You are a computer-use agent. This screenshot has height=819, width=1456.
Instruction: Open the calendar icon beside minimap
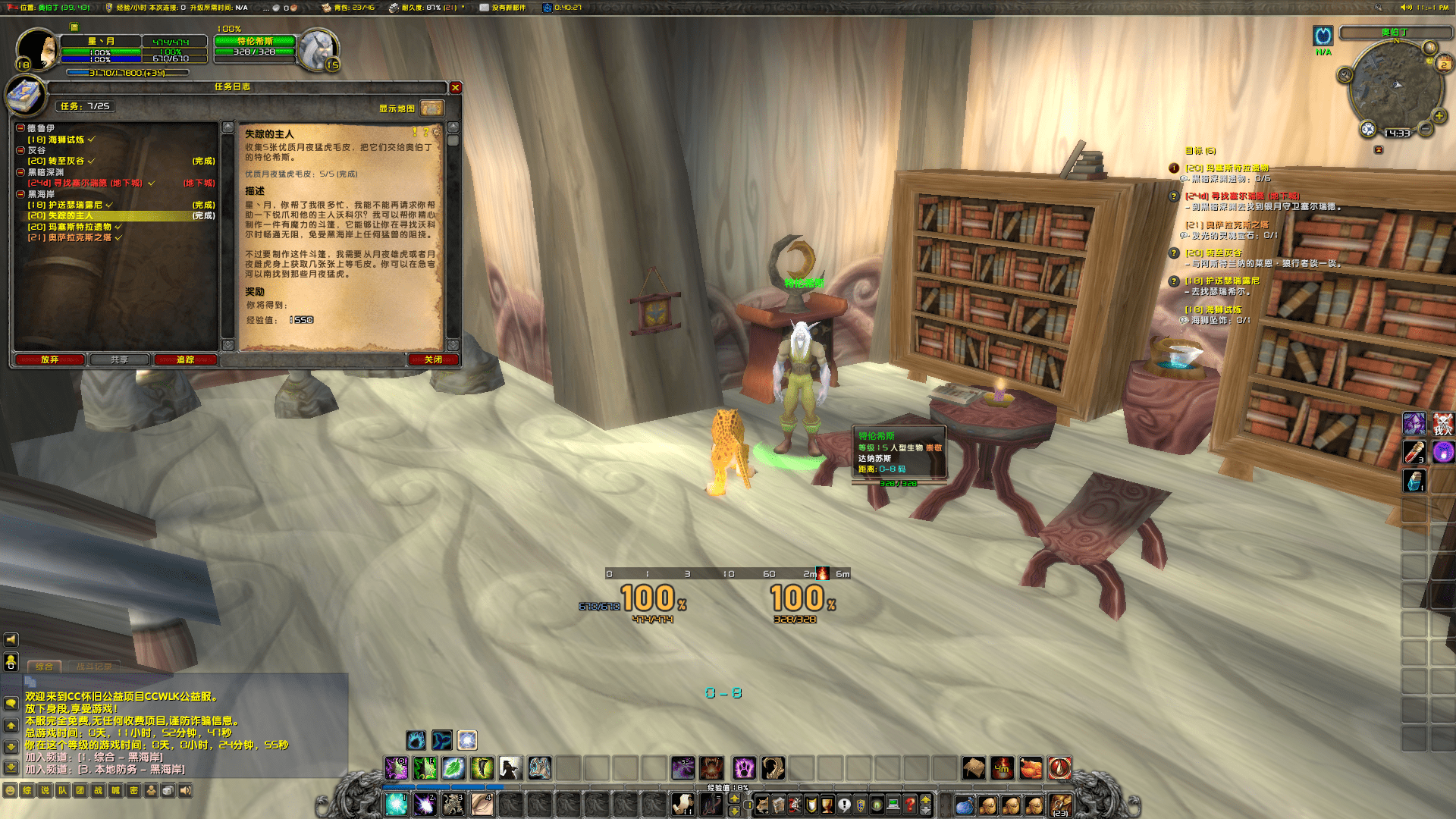(x=1443, y=64)
